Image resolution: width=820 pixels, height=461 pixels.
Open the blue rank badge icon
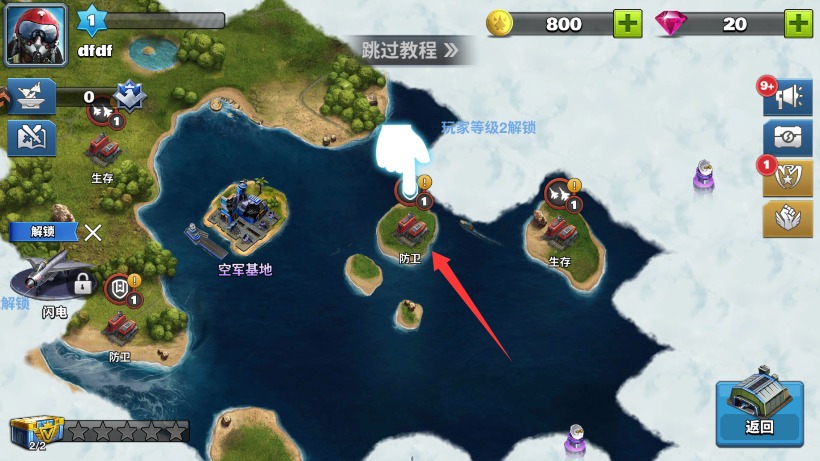(128, 96)
